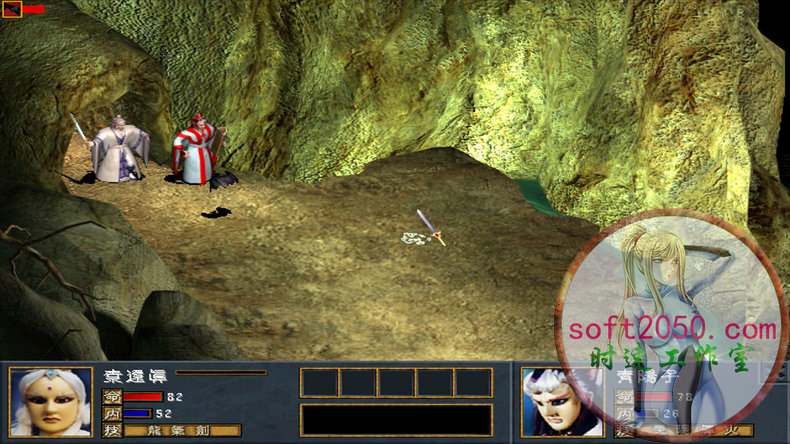
Task: Click the wide black message box
Action: pos(396,420)
